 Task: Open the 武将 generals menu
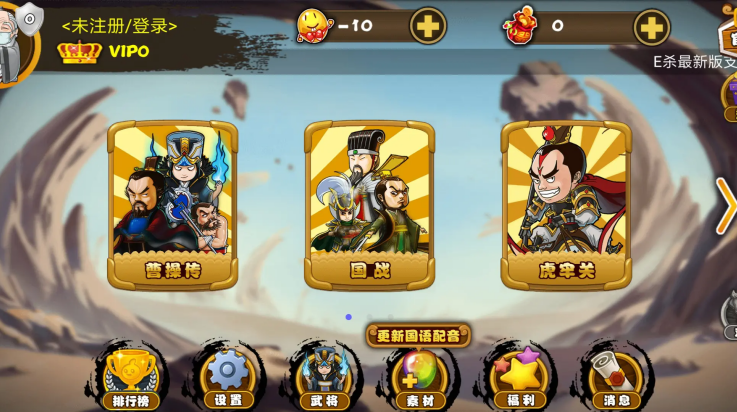[x=324, y=376]
